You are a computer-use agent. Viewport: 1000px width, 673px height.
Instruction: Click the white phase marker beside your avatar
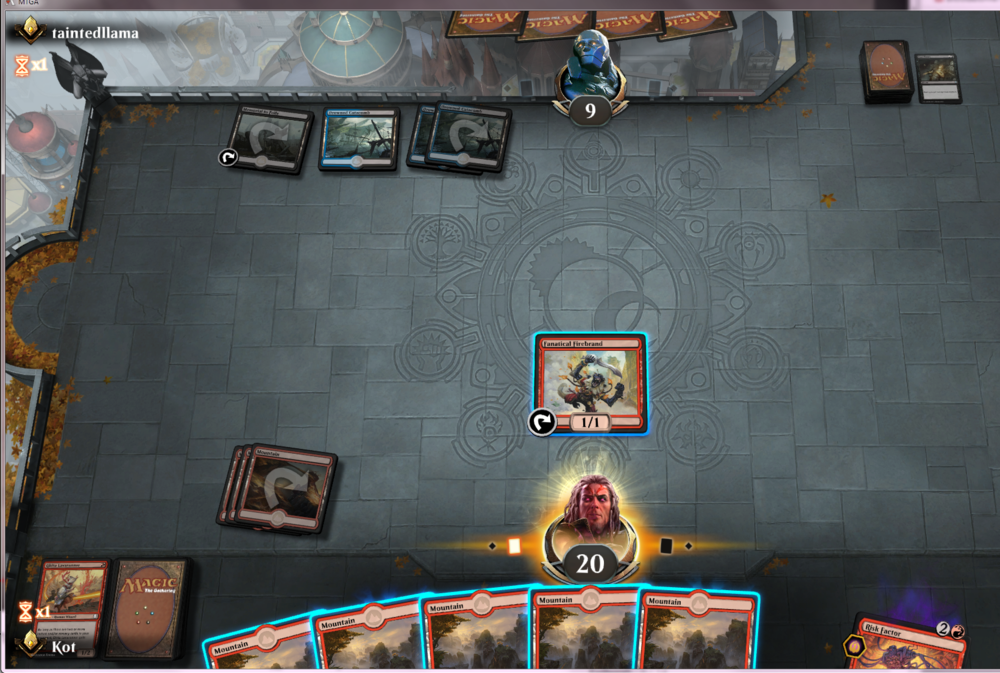[514, 546]
